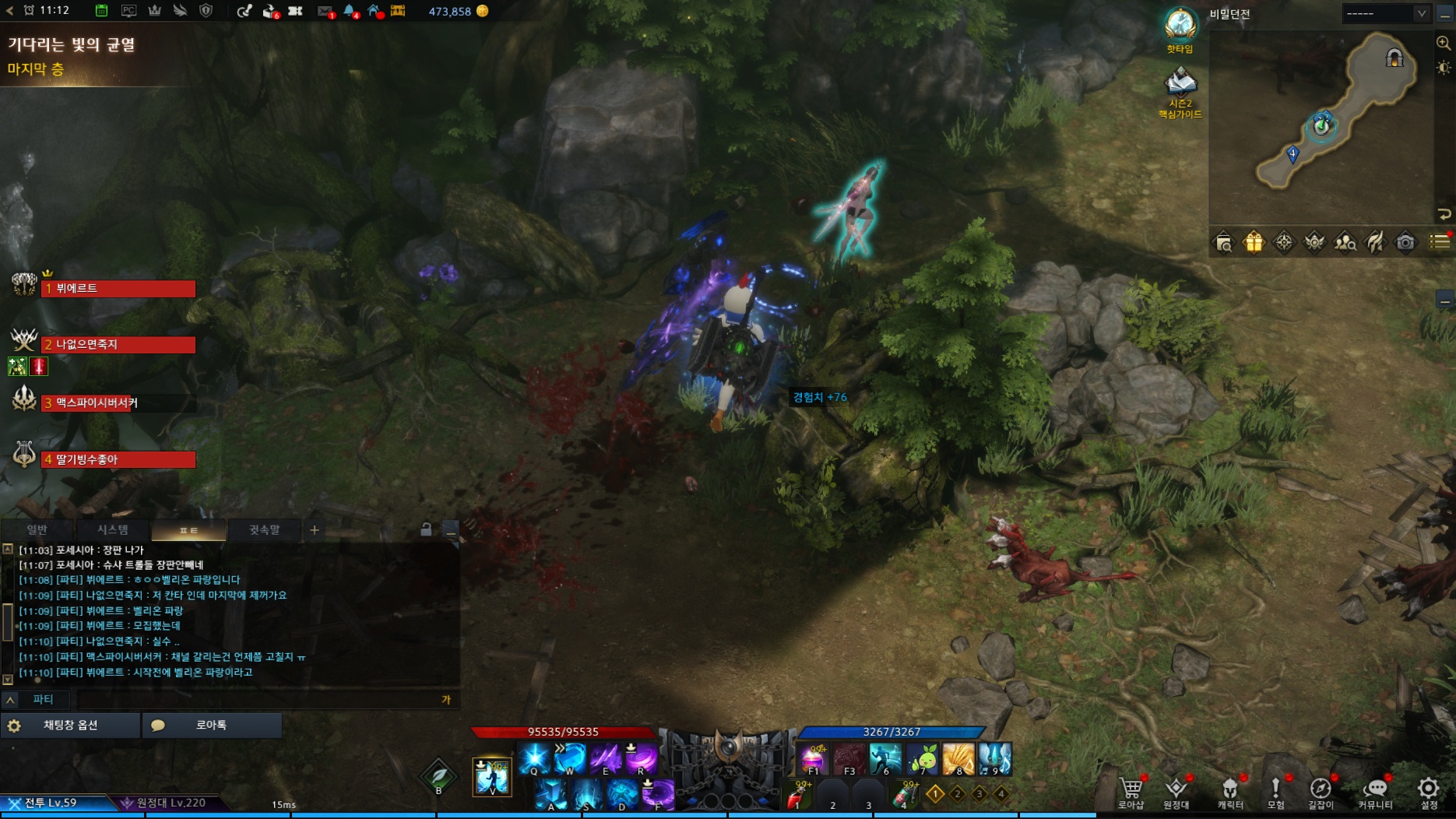Add a new chat tab with plus
Image resolution: width=1456 pixels, height=819 pixels.
[x=315, y=530]
